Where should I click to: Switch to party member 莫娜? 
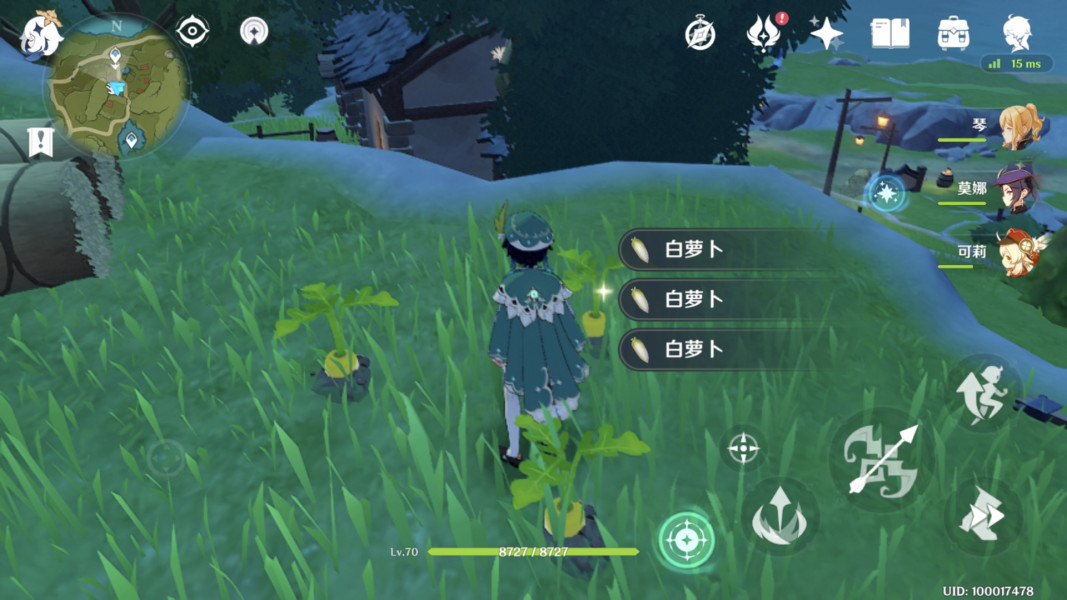pyautogui.click(x=1018, y=190)
